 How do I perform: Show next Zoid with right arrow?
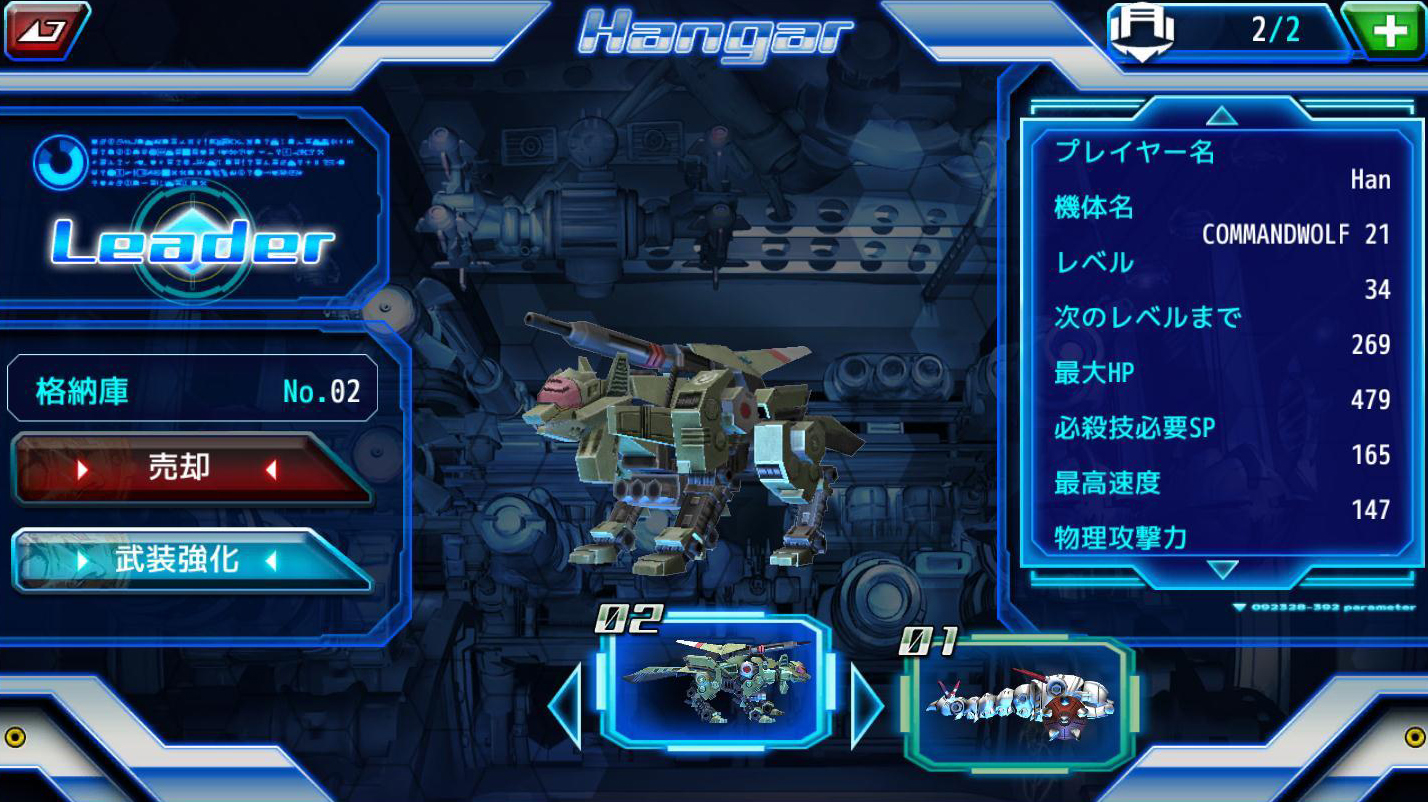point(866,707)
